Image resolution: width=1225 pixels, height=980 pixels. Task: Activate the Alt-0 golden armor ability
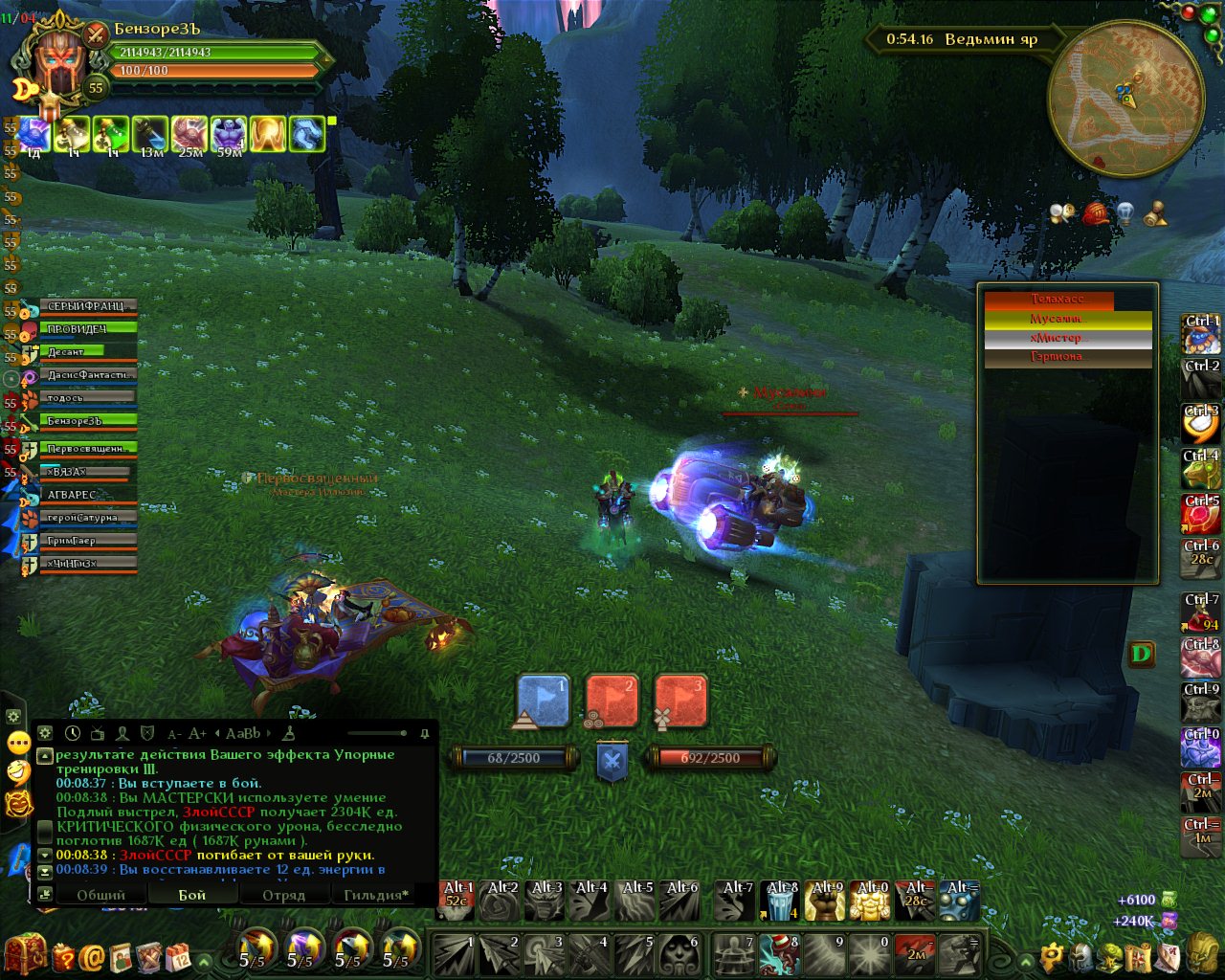[870, 902]
